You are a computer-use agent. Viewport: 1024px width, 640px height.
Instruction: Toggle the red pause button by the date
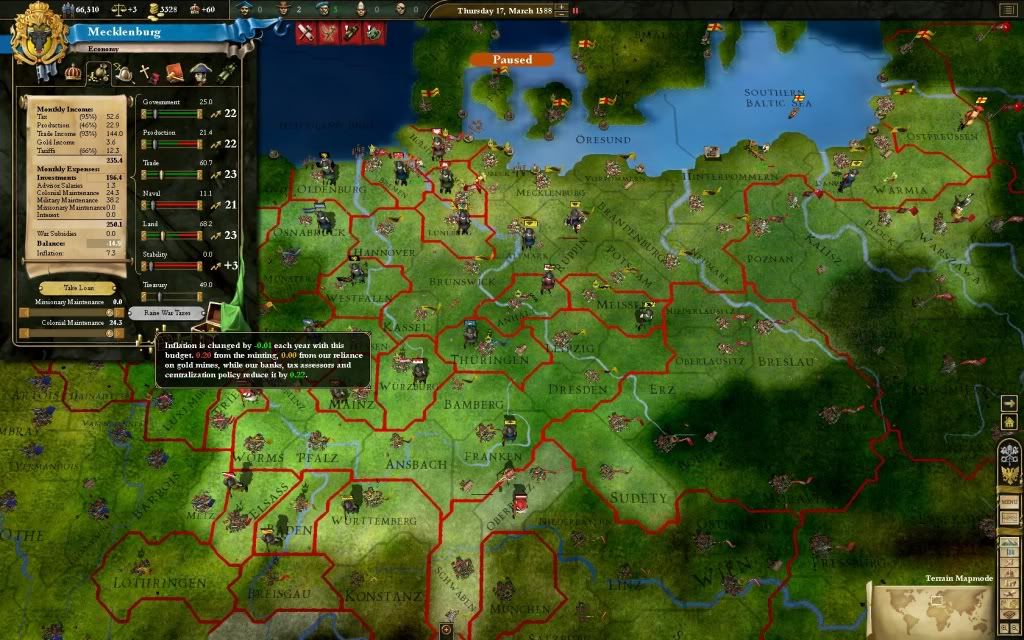tap(576, 11)
